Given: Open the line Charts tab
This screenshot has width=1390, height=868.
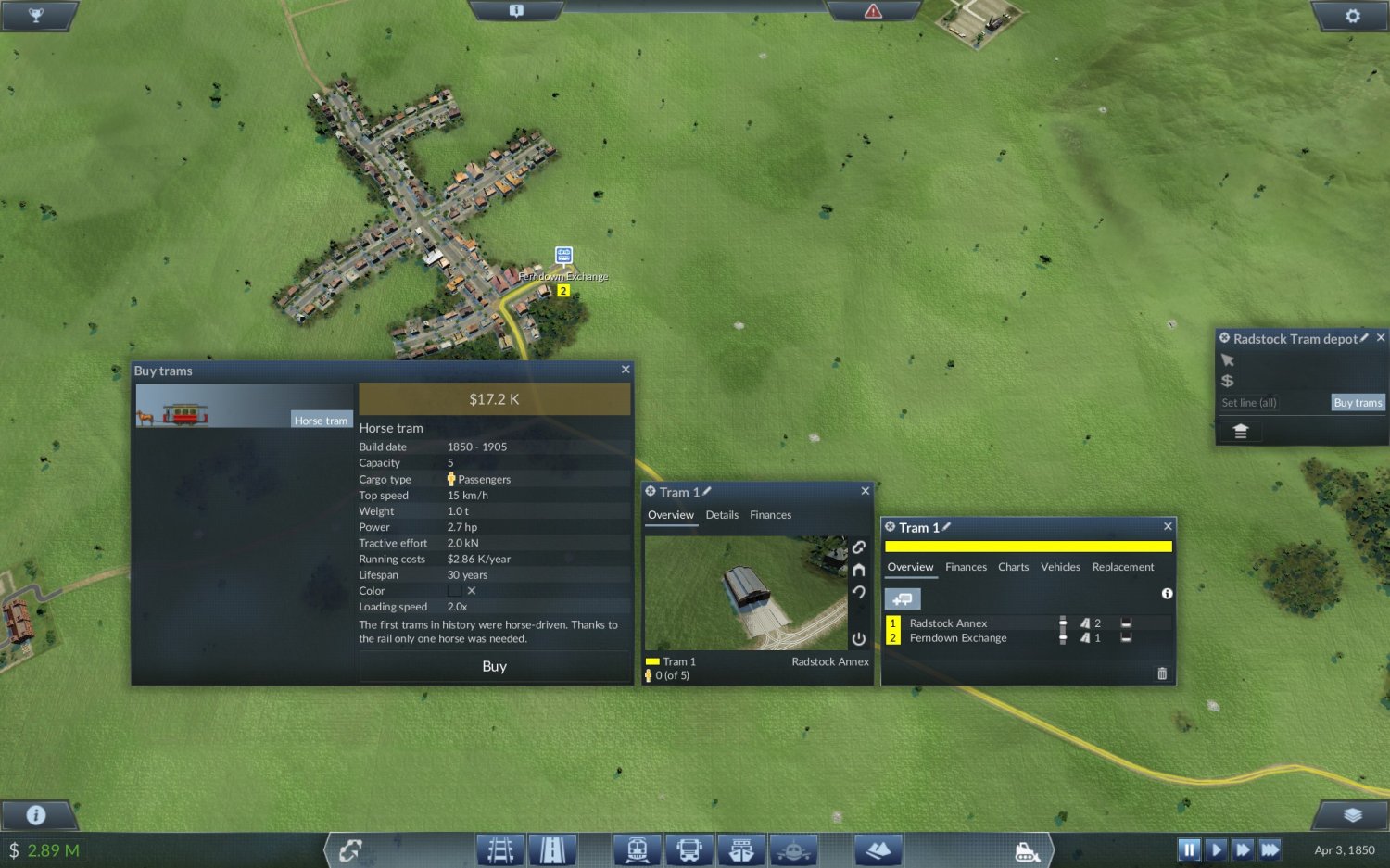Looking at the screenshot, I should click(x=1013, y=567).
